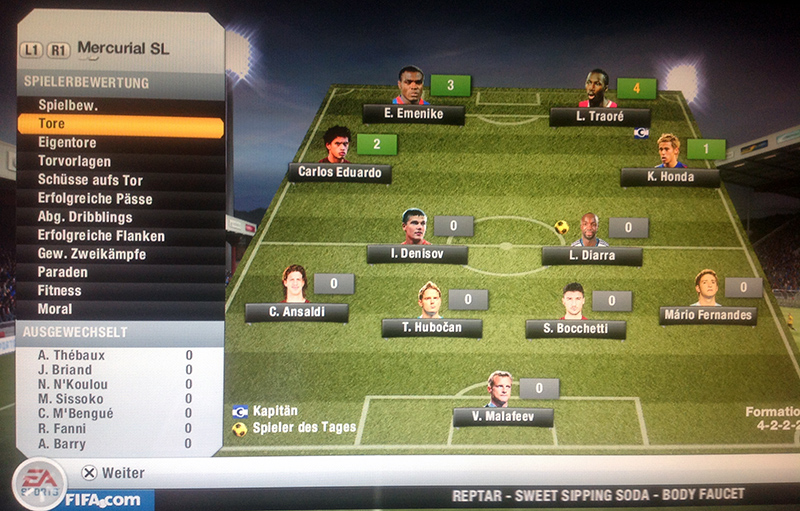This screenshot has width=800, height=511.
Task: Show the Torvorlagen statistic
Action: pyautogui.click(x=119, y=161)
